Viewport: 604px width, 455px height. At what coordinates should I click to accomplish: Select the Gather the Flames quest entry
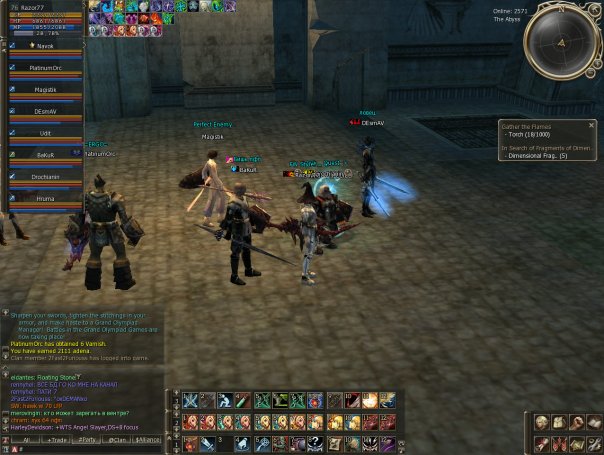(x=526, y=126)
